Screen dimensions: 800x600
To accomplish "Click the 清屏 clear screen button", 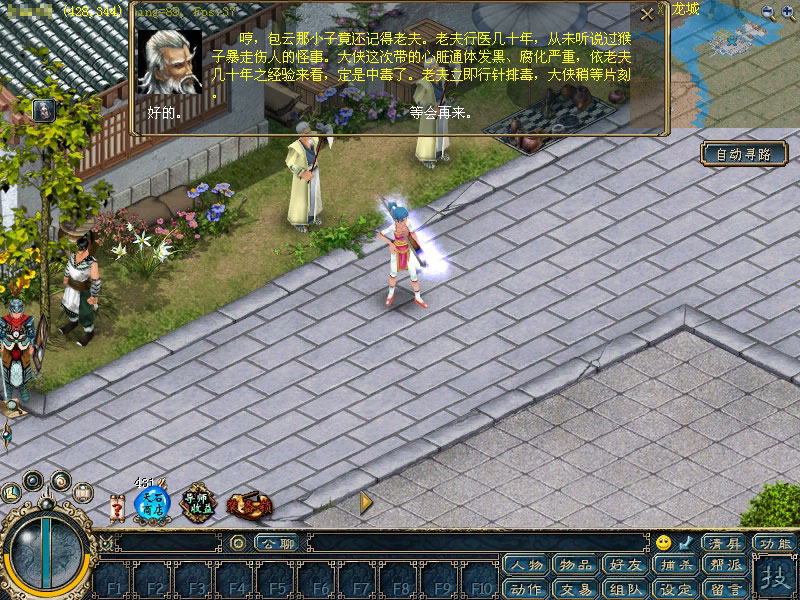I will click(x=725, y=543).
